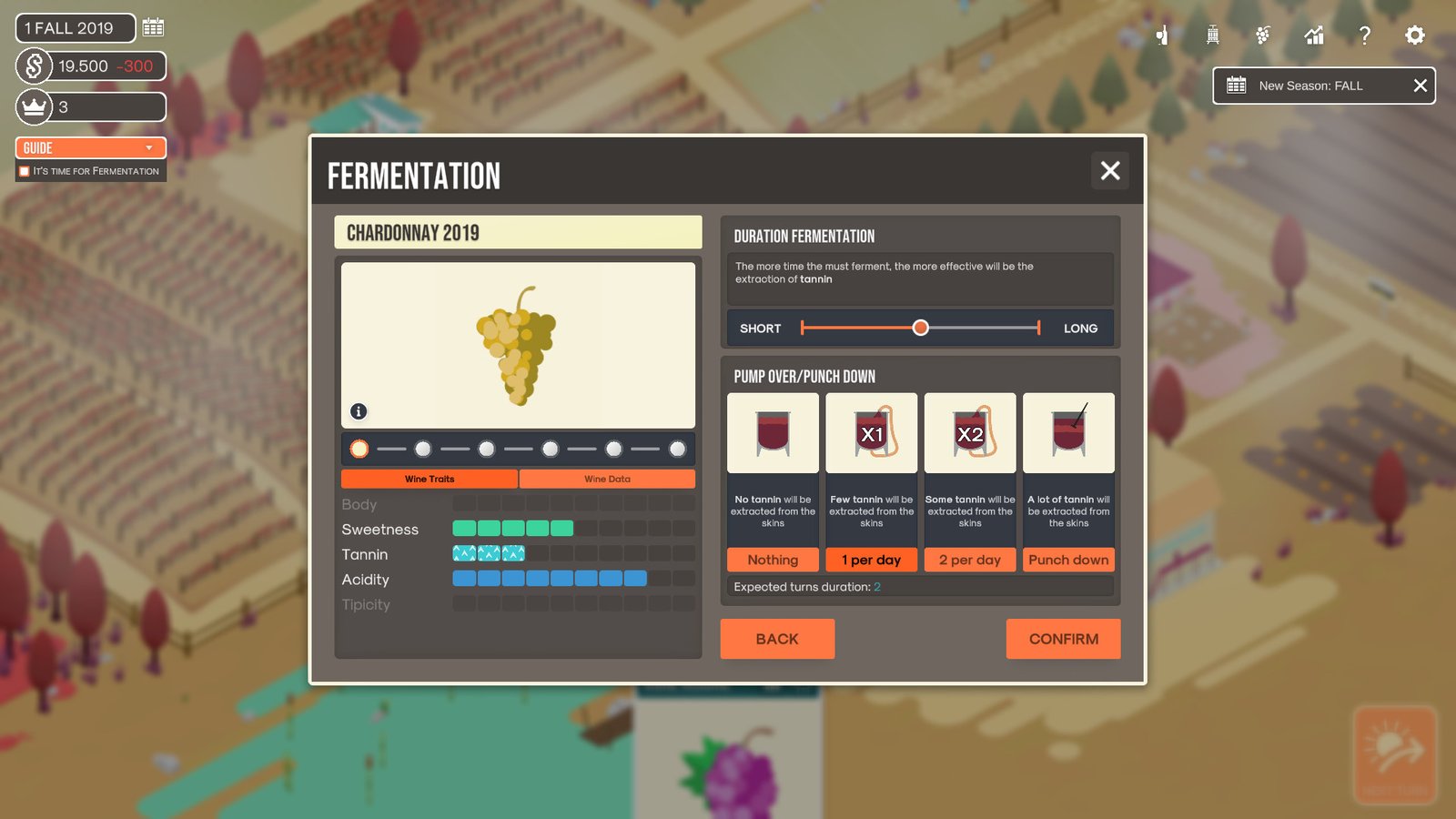
Task: Open the Wine Traits tab
Action: click(429, 478)
